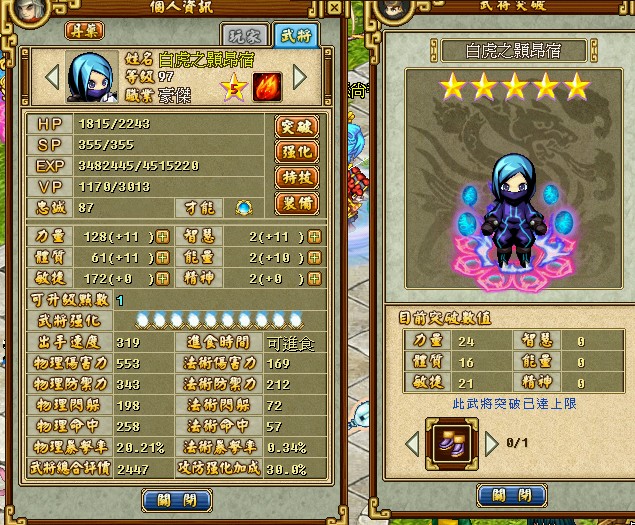The width and height of the screenshot is (635, 525).
Task: Show previous general with left arrow beside portrait
Action: [x=51, y=77]
